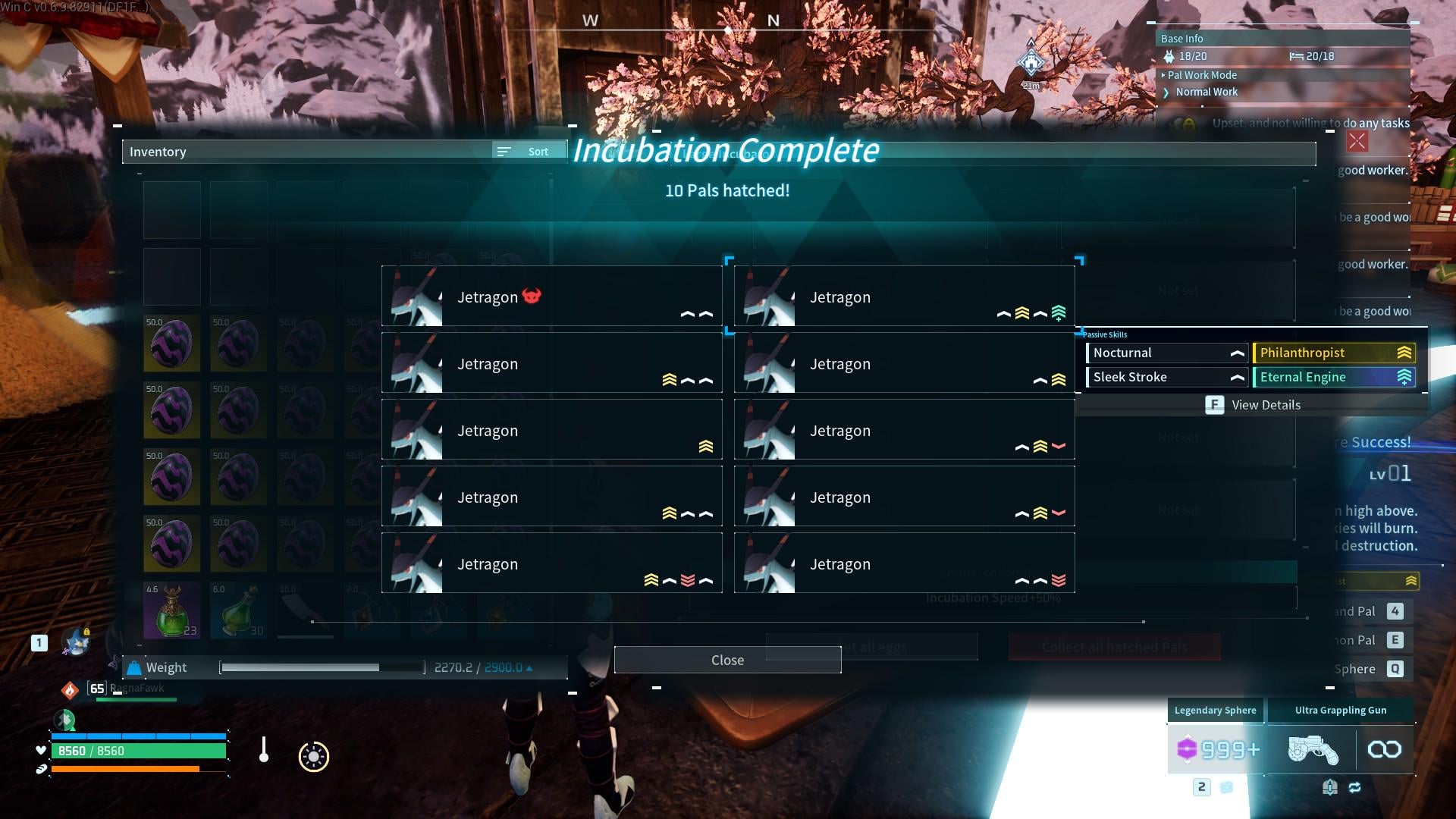Sort the inventory
The width and height of the screenshot is (1456, 819).
point(529,152)
